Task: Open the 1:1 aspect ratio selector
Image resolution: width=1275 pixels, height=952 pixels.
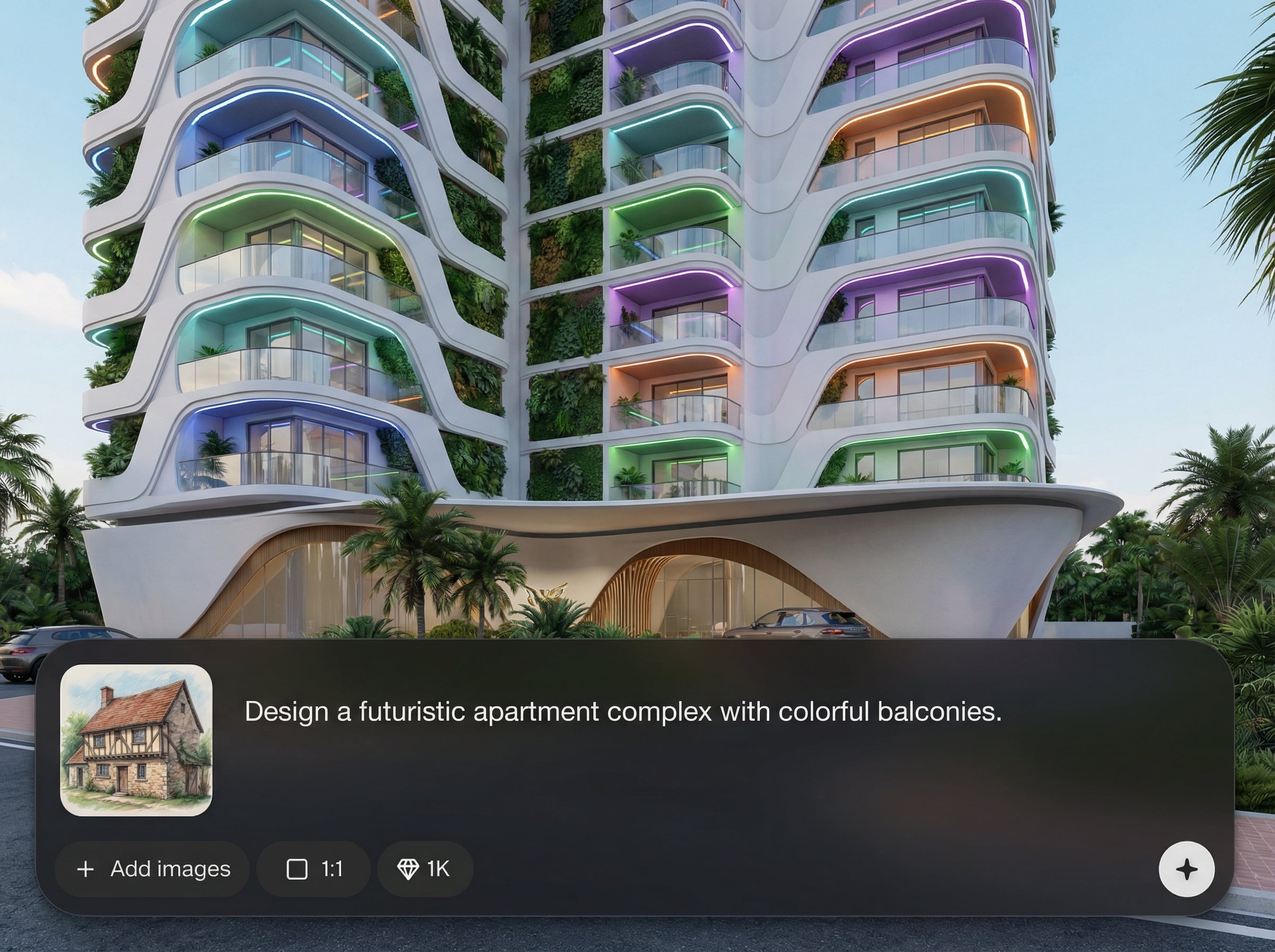Action: (x=314, y=869)
